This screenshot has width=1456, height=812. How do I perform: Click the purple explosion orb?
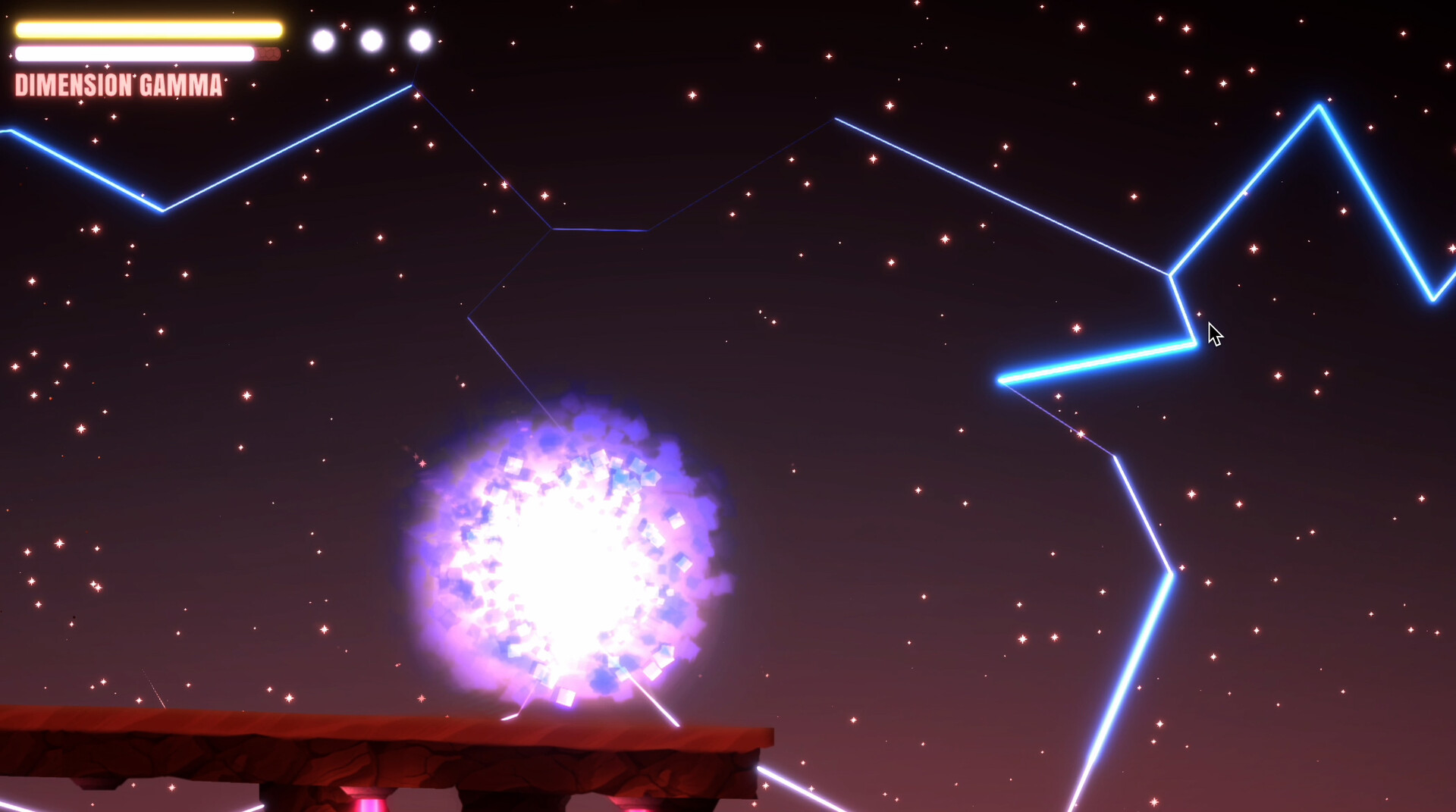569,553
